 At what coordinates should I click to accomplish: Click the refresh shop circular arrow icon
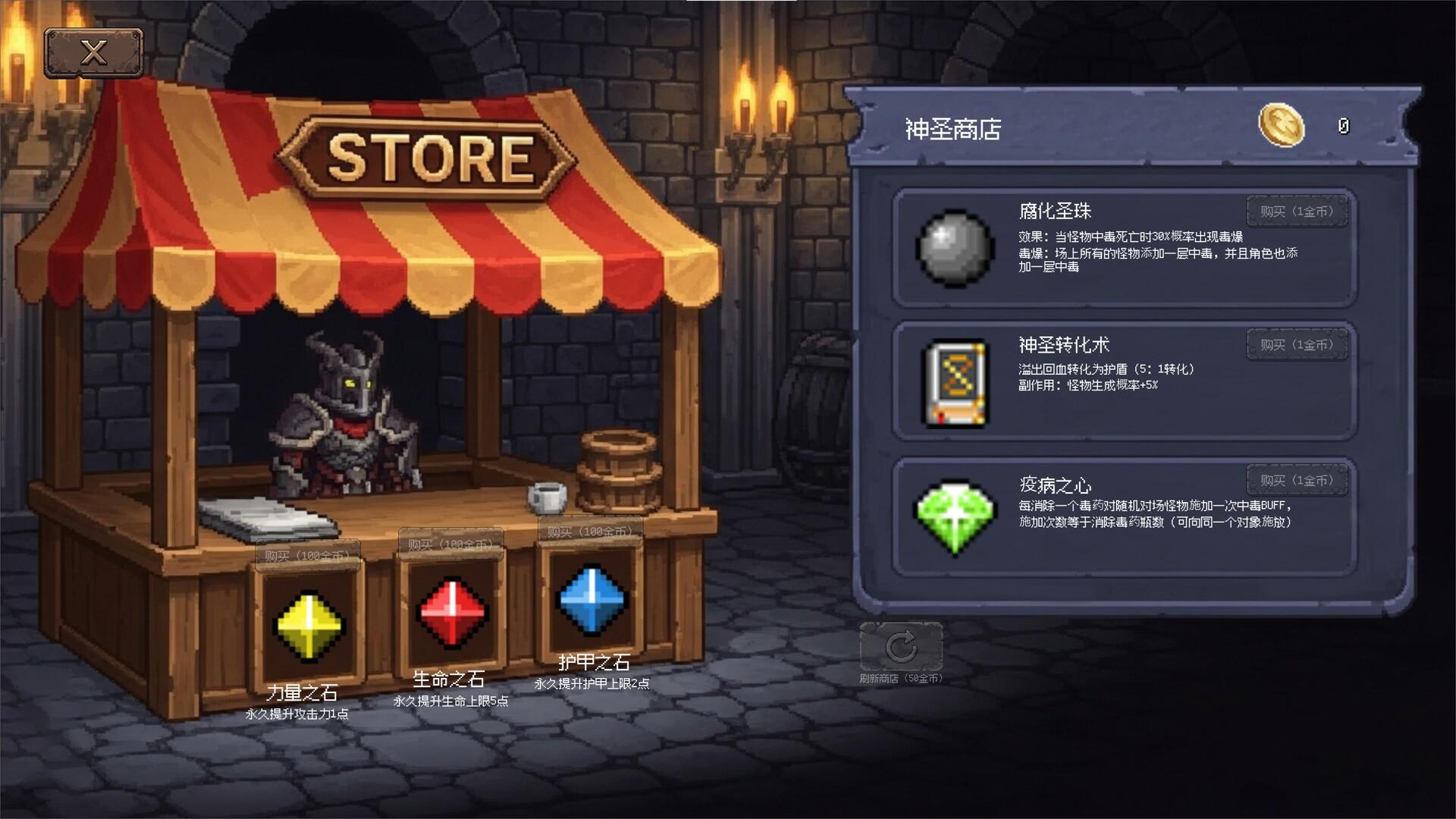click(901, 645)
